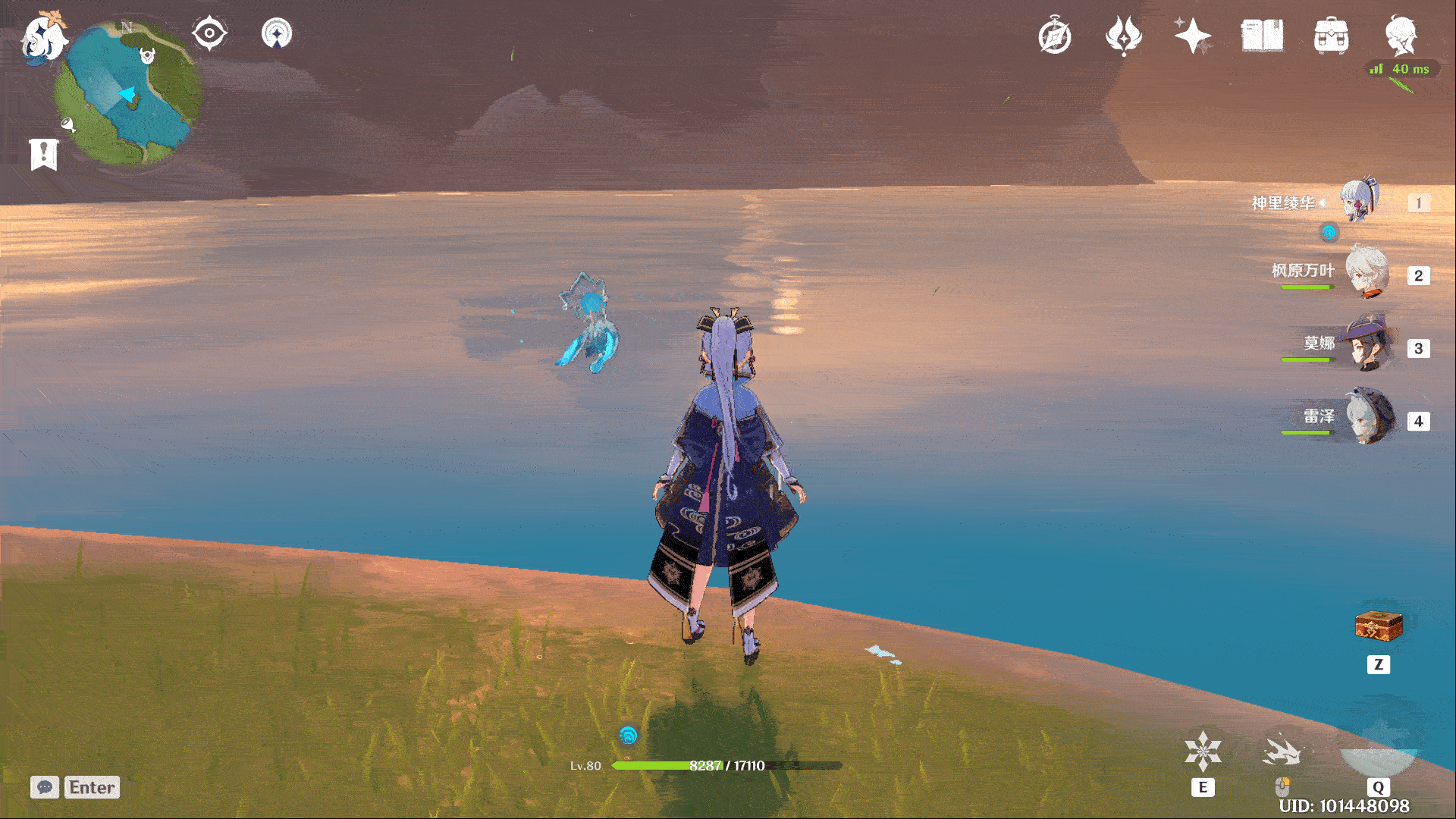Open the wish star icon
The height and width of the screenshot is (819, 1456).
pos(1193,36)
